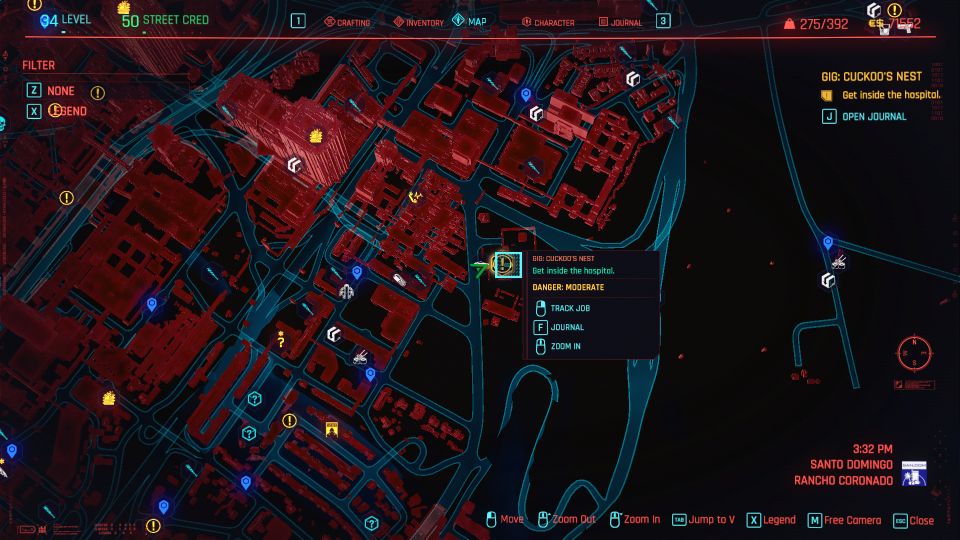Viewport: 960px width, 540px height.
Task: Choose Zoom In in the gig tooltip
Action: (x=566, y=346)
